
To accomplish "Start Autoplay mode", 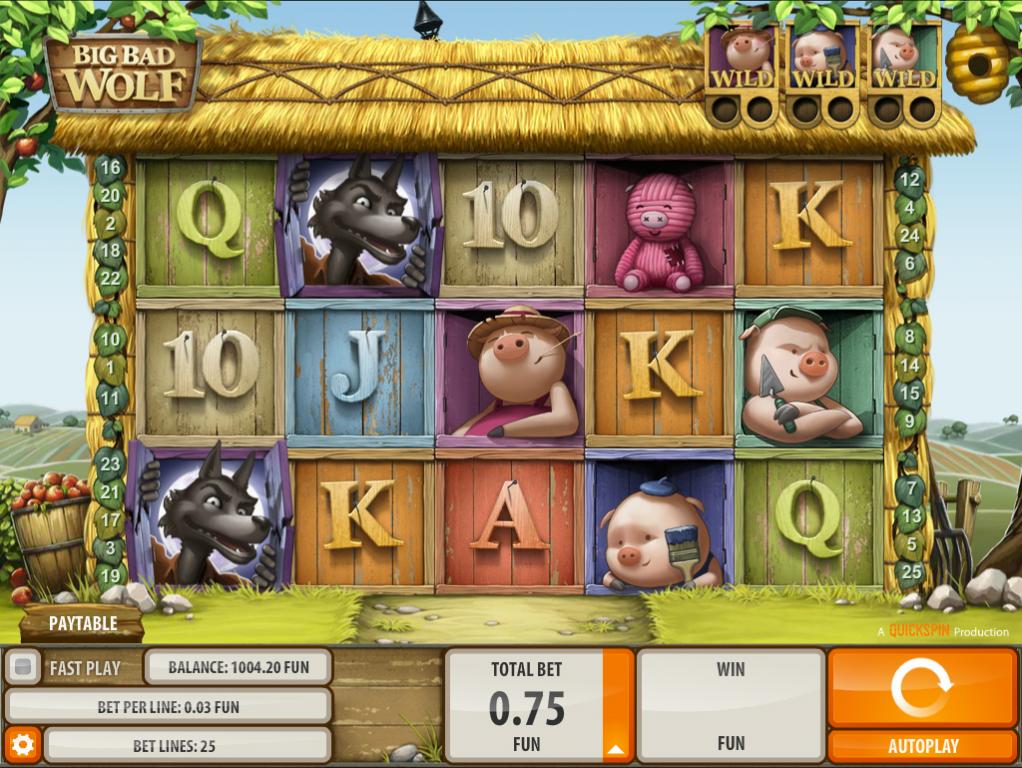I will [x=922, y=746].
